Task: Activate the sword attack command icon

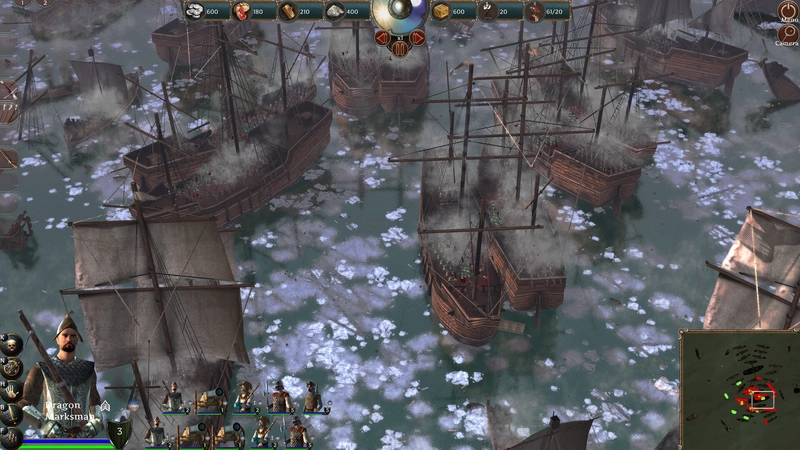Action: (11, 413)
